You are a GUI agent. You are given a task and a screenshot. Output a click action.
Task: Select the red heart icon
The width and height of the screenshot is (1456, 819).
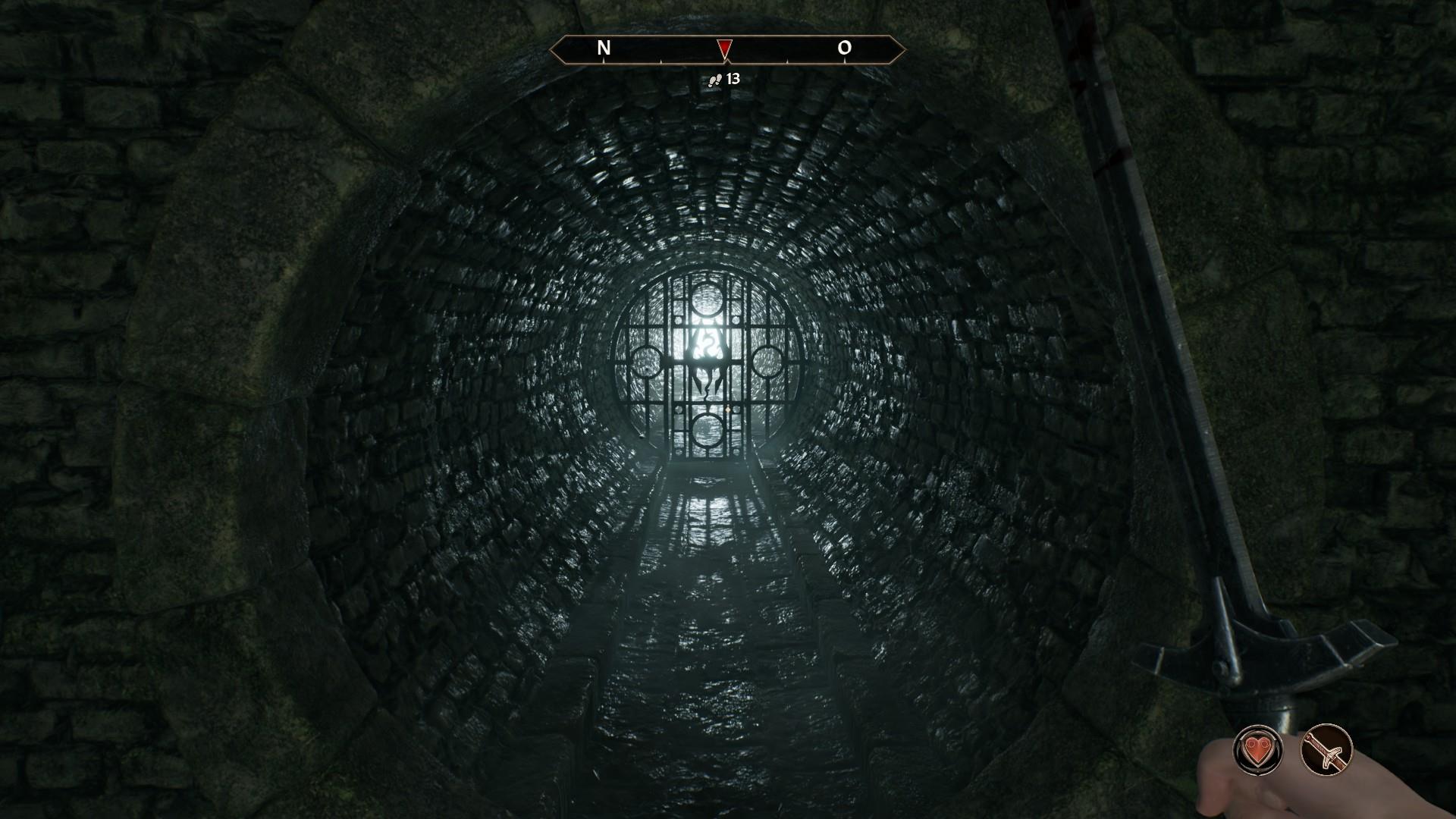click(1257, 750)
